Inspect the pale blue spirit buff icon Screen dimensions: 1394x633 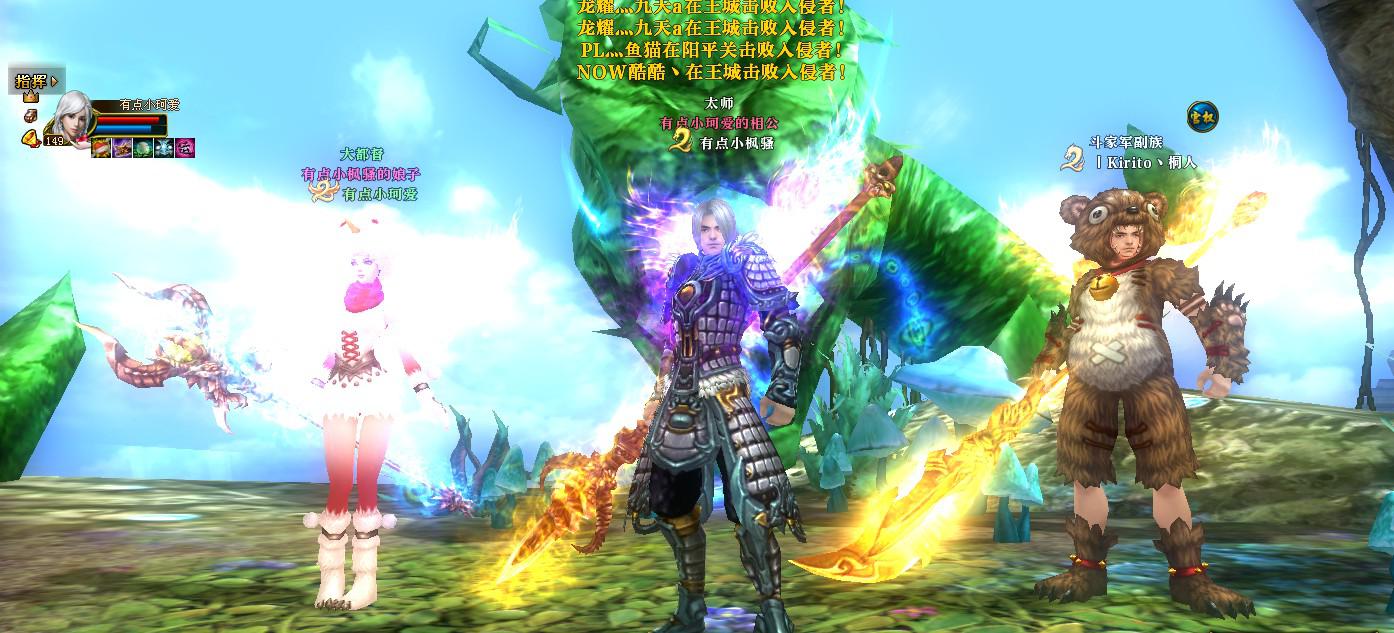click(x=164, y=148)
